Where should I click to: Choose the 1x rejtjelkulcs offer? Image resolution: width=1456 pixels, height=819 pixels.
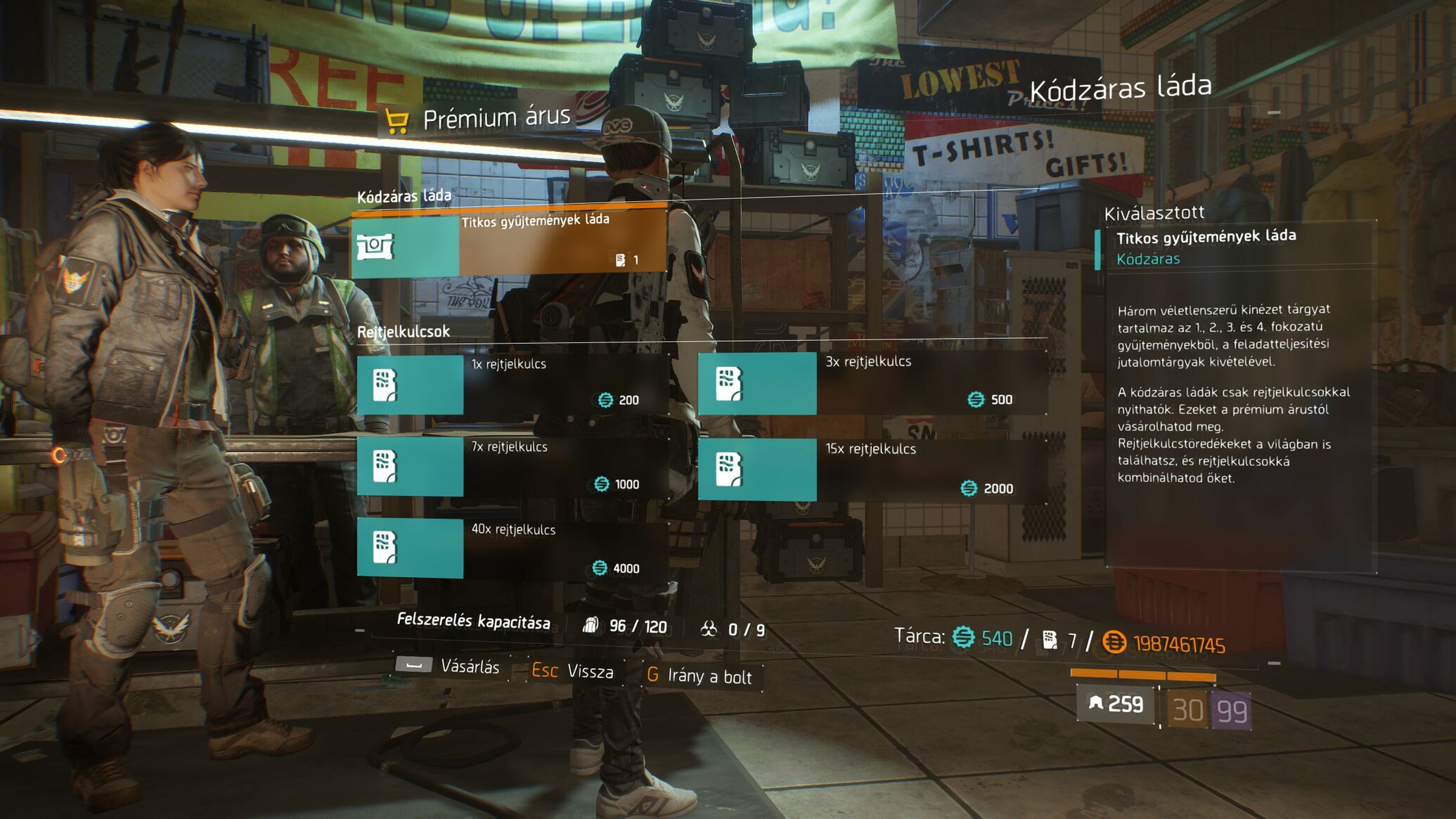pyautogui.click(x=513, y=384)
